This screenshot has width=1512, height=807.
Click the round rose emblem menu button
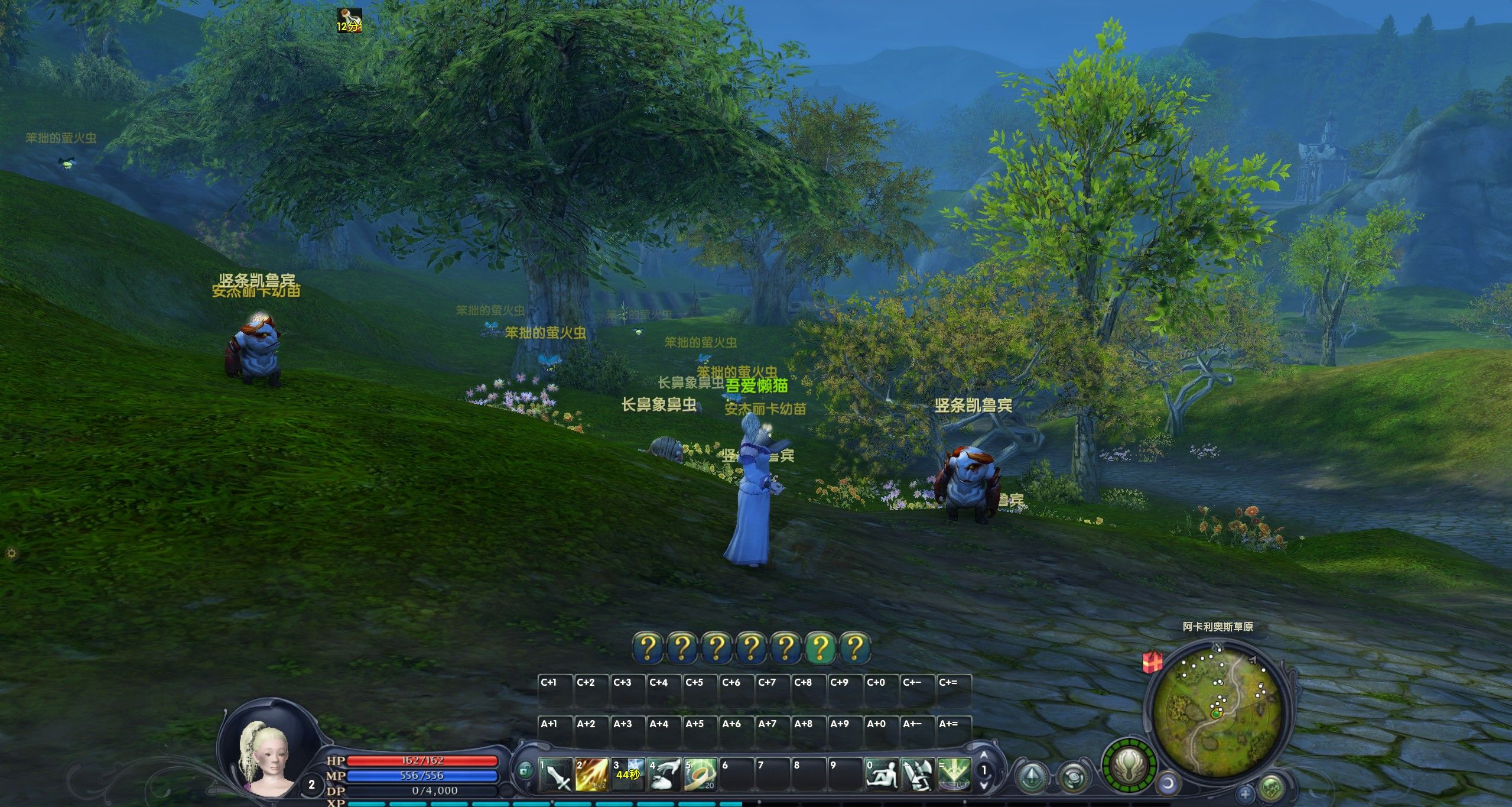(1072, 777)
